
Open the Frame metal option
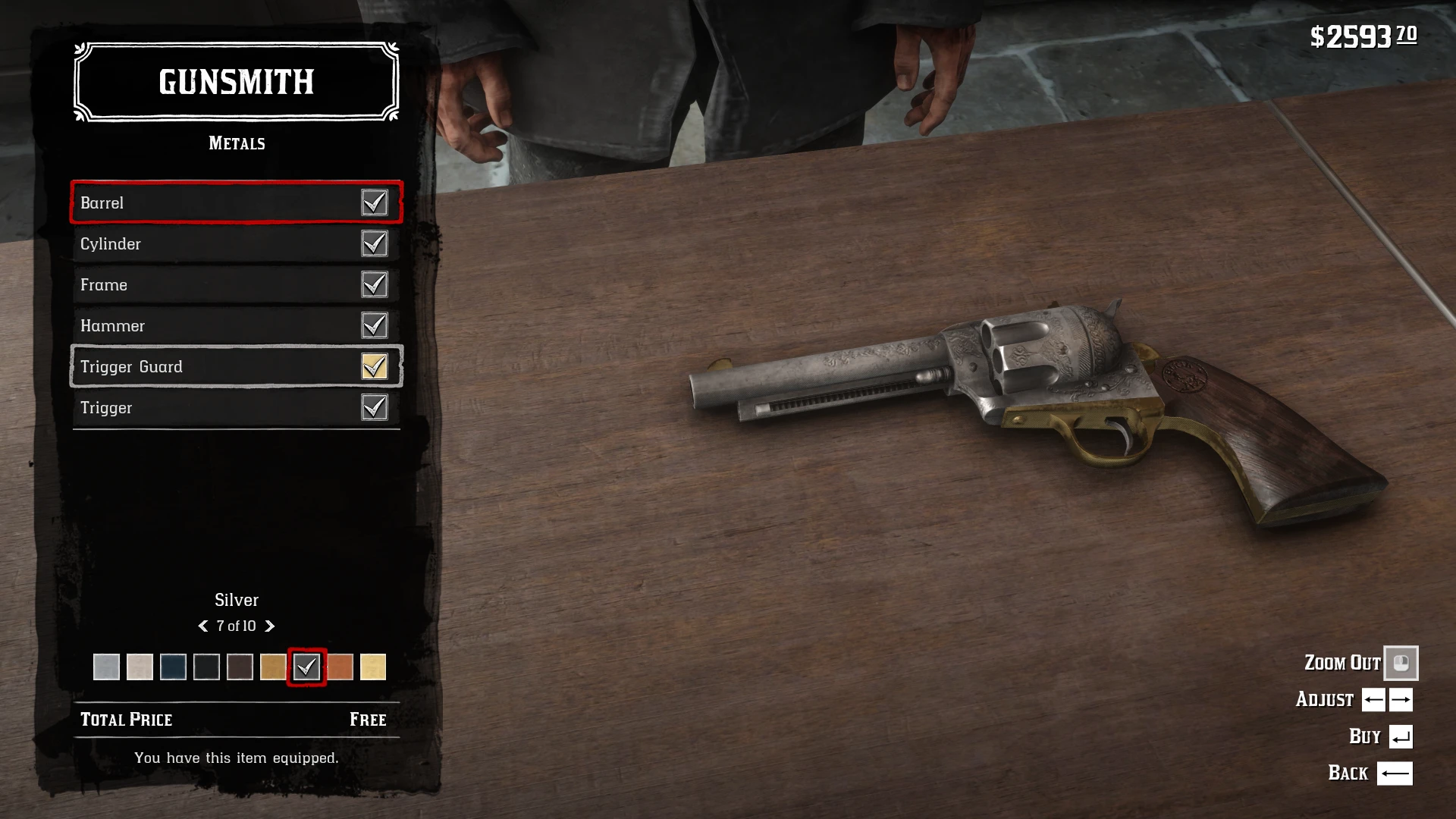pyautogui.click(x=236, y=284)
